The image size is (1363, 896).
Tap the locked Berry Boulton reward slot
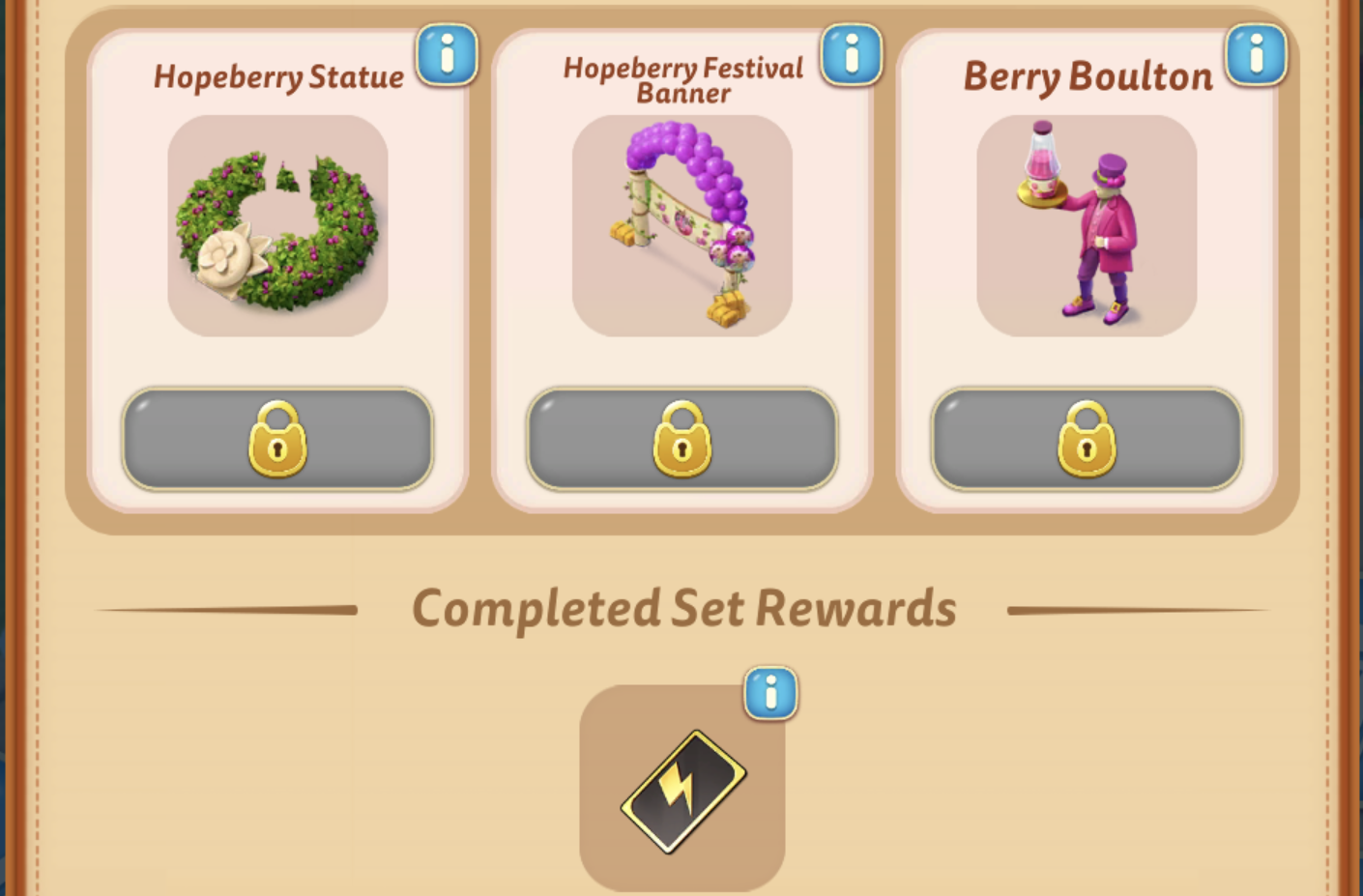coord(1086,440)
